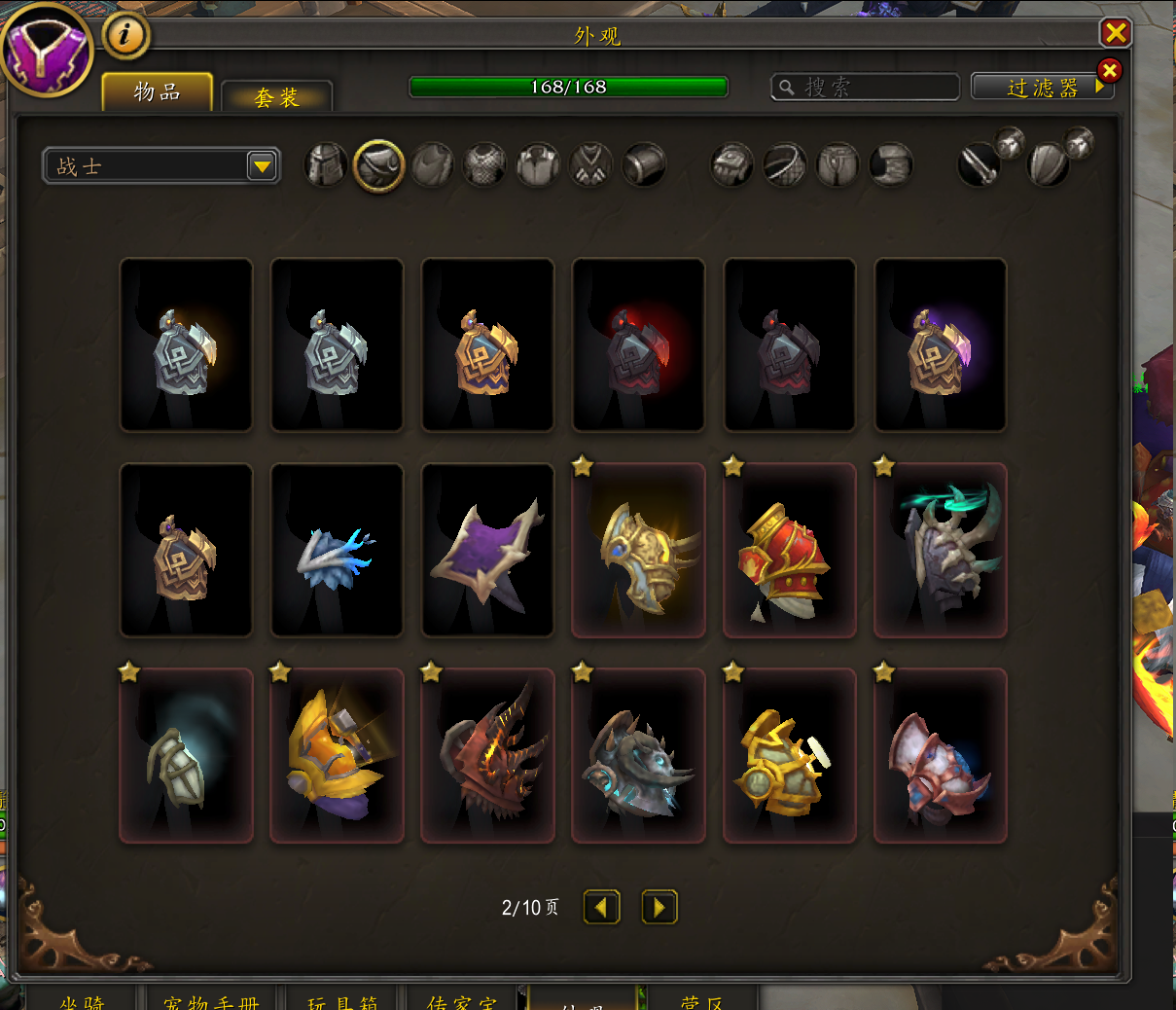
Task: Close the 外观 appearance window
Action: [x=1115, y=33]
